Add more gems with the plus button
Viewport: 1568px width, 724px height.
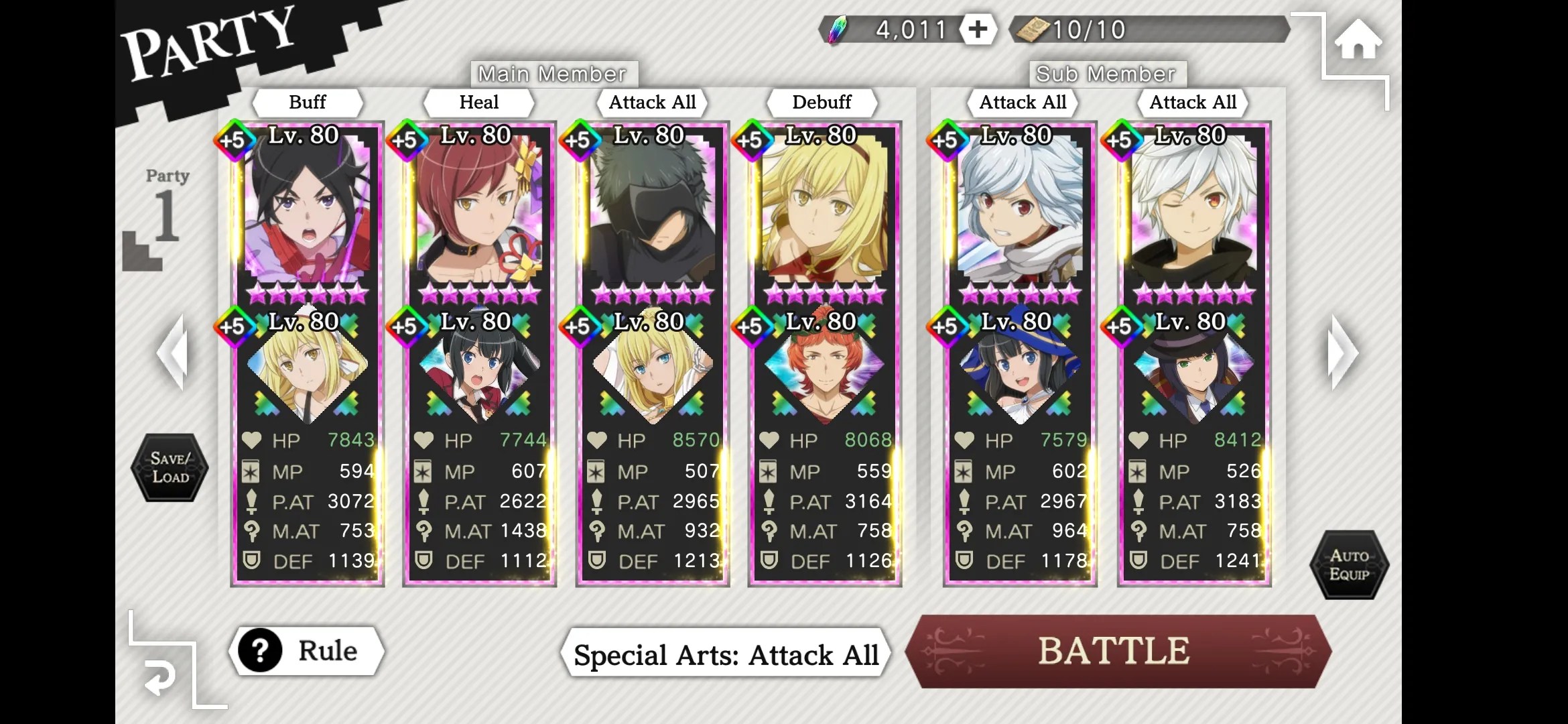(978, 29)
